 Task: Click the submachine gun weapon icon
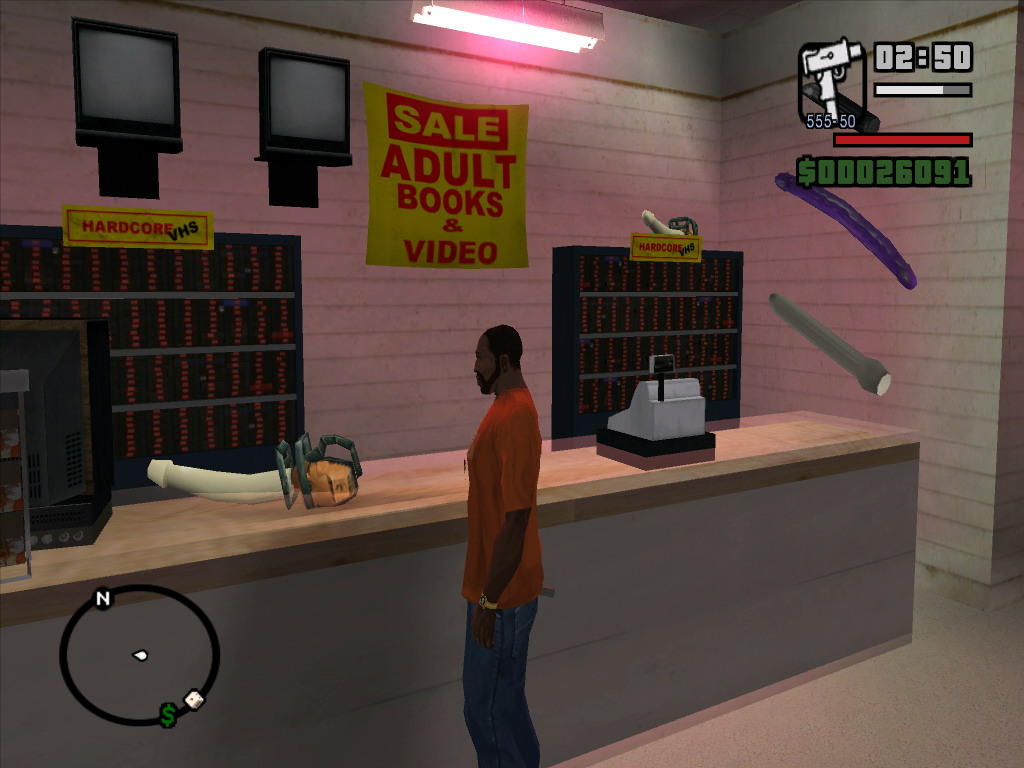click(834, 82)
